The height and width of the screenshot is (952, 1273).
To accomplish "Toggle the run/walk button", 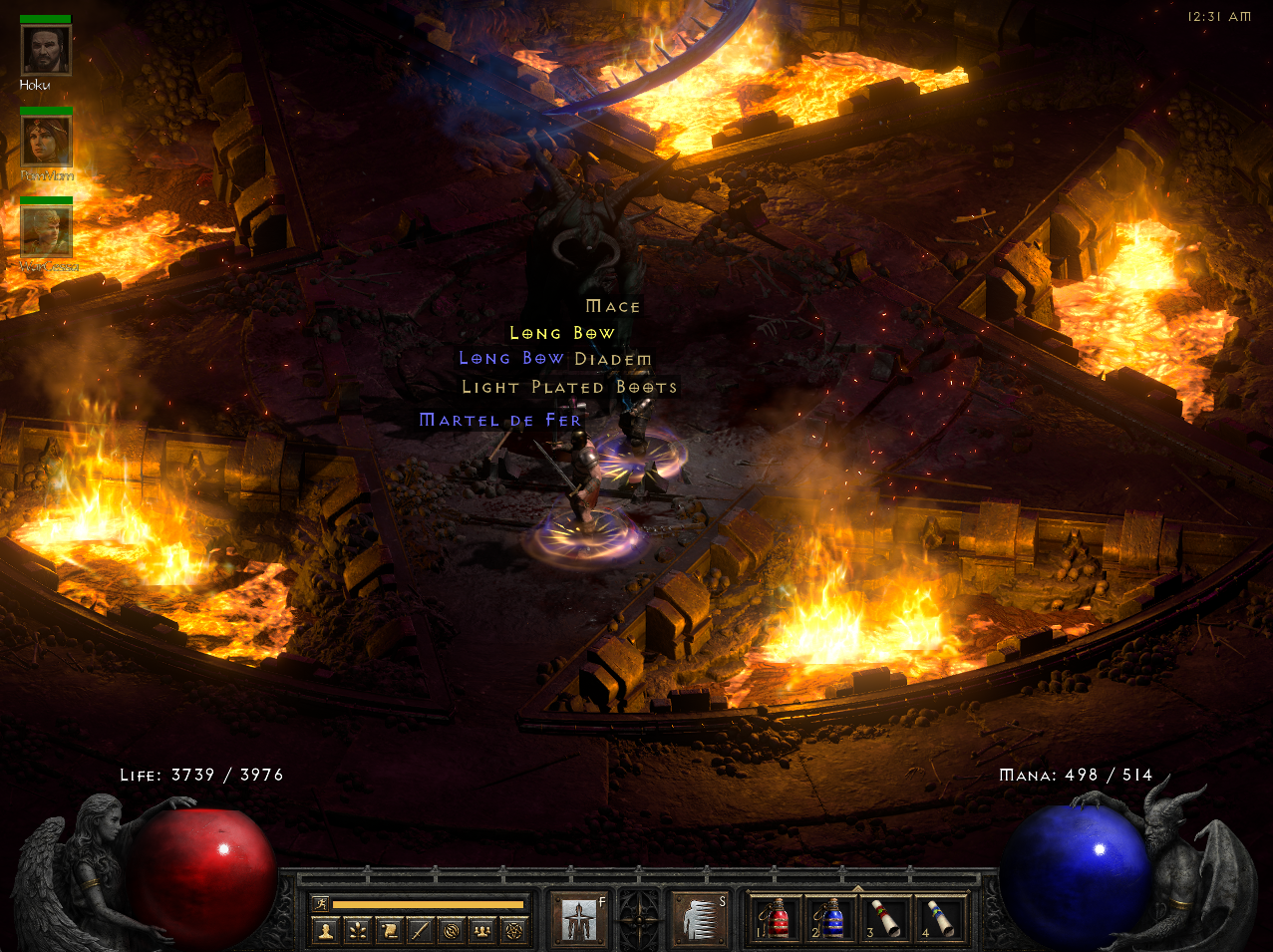I will (320, 904).
